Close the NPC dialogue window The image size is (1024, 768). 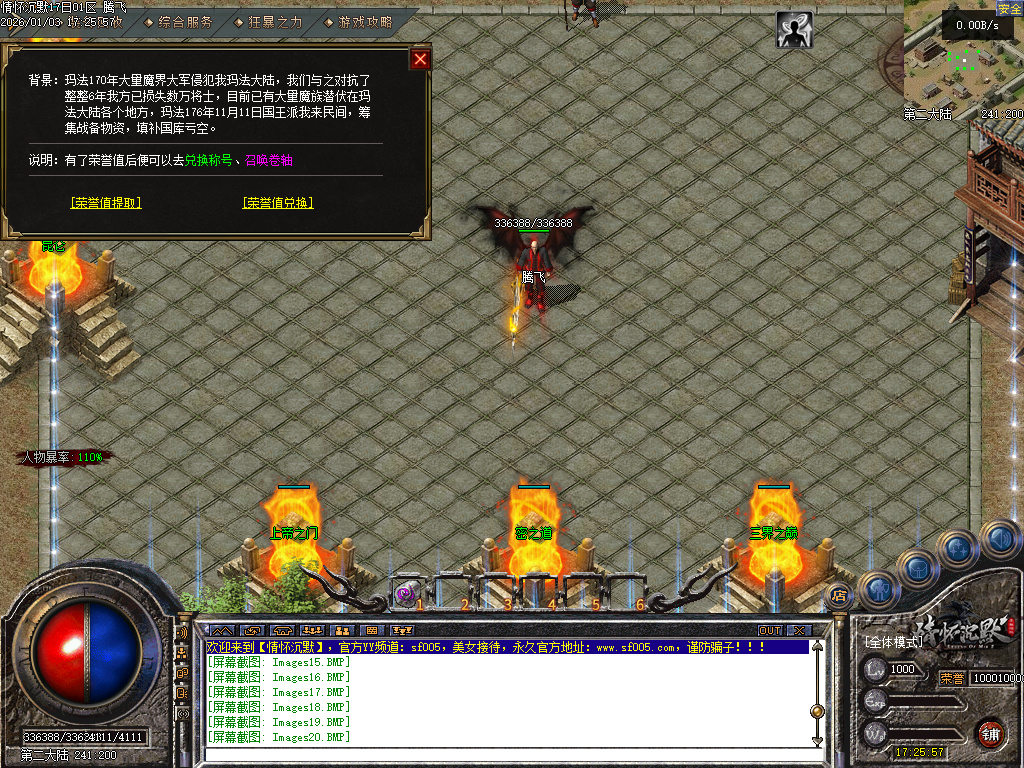(420, 59)
